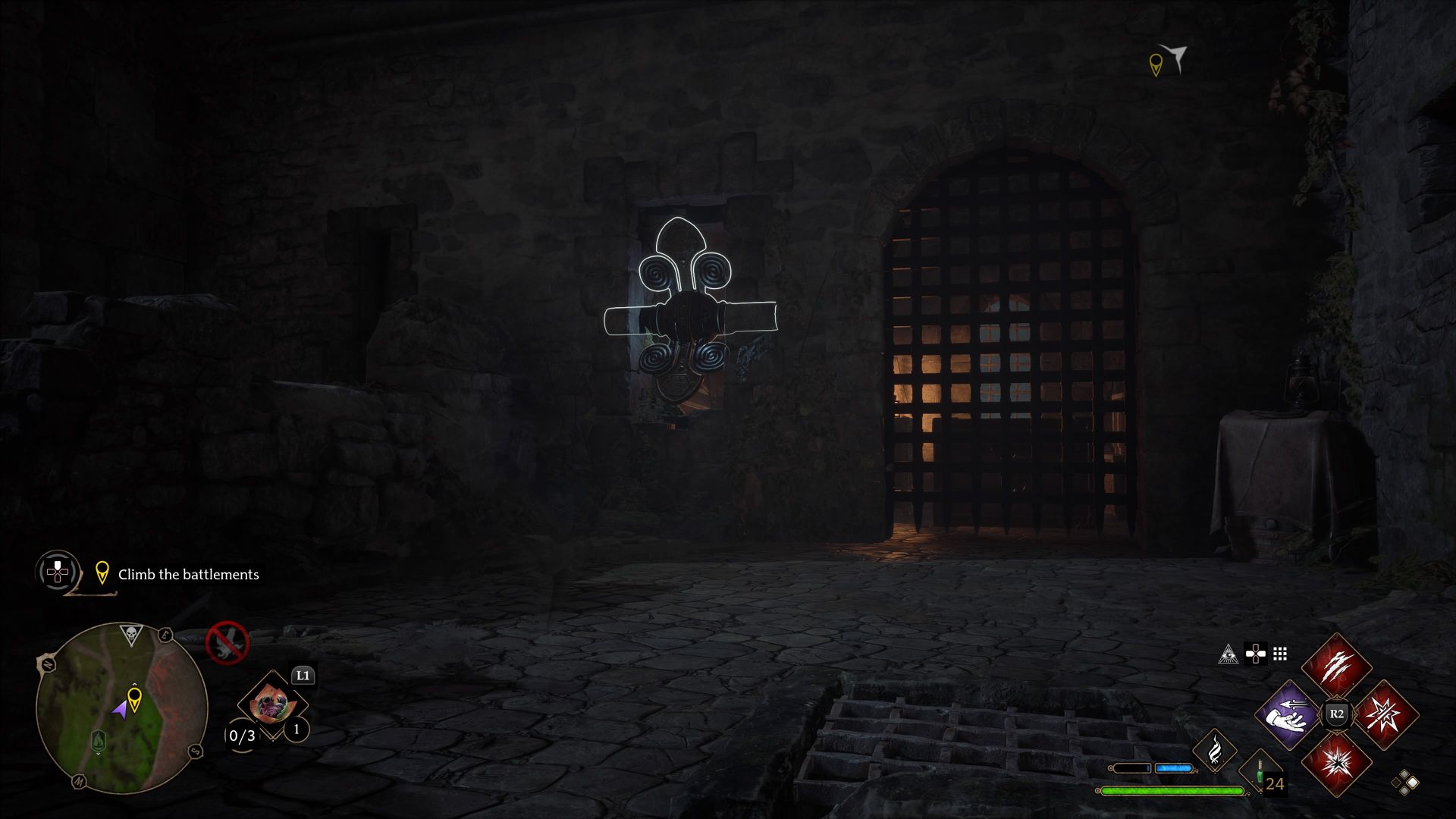Click the quest marker pin beside the objective
This screenshot has width=1456, height=819.
pos(102,573)
